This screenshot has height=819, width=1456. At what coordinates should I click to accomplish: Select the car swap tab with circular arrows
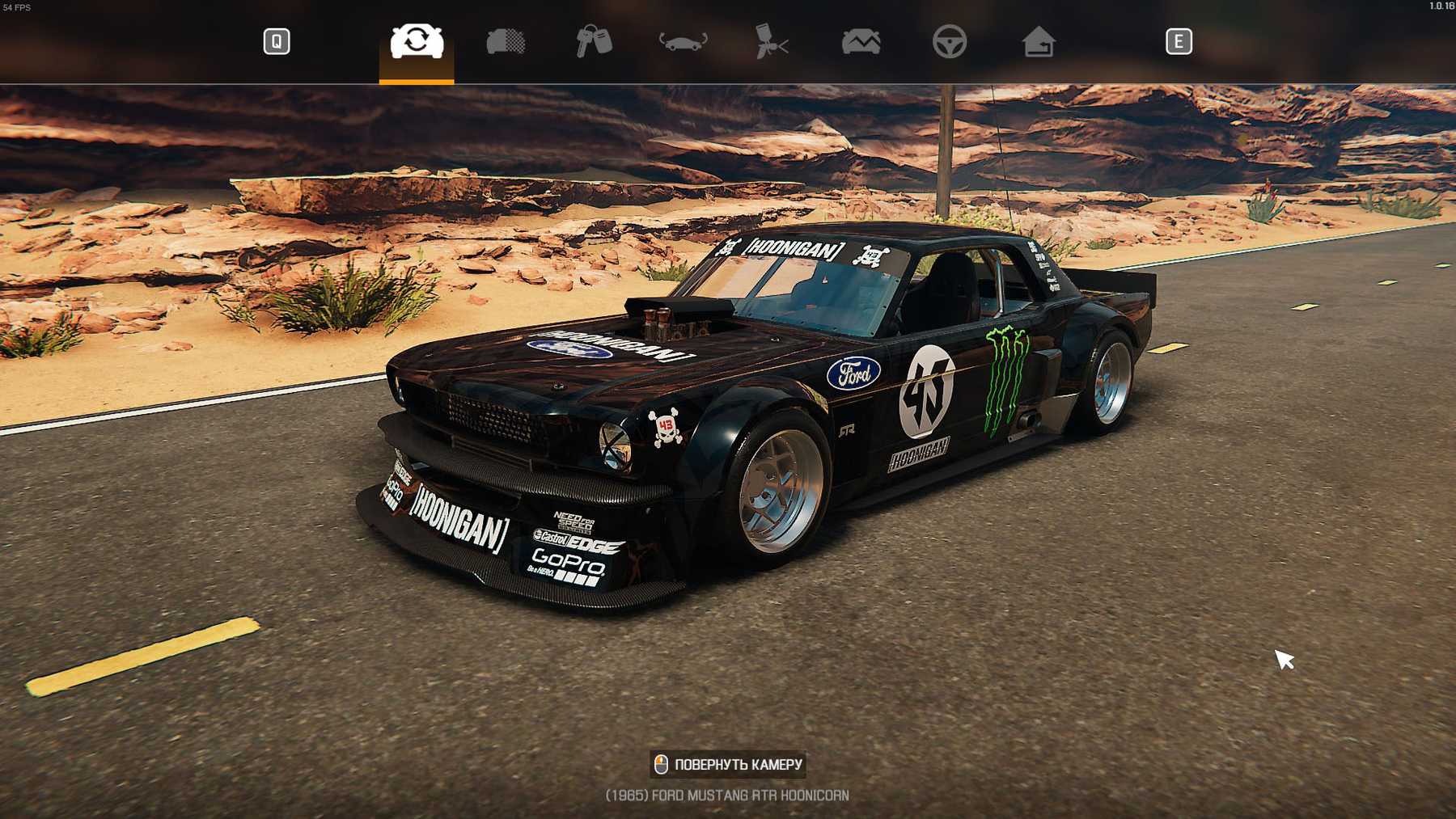click(x=417, y=41)
